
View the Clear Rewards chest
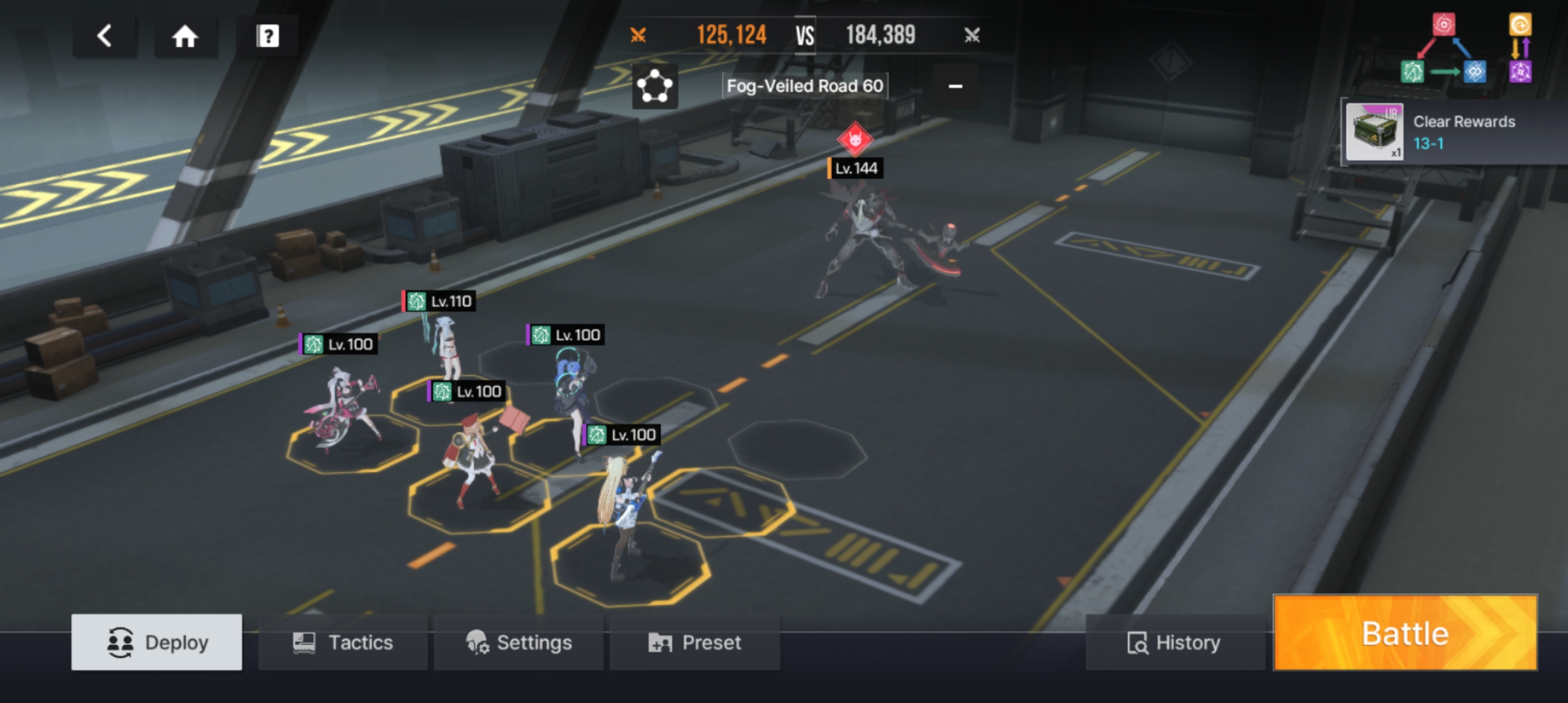pyautogui.click(x=1374, y=132)
